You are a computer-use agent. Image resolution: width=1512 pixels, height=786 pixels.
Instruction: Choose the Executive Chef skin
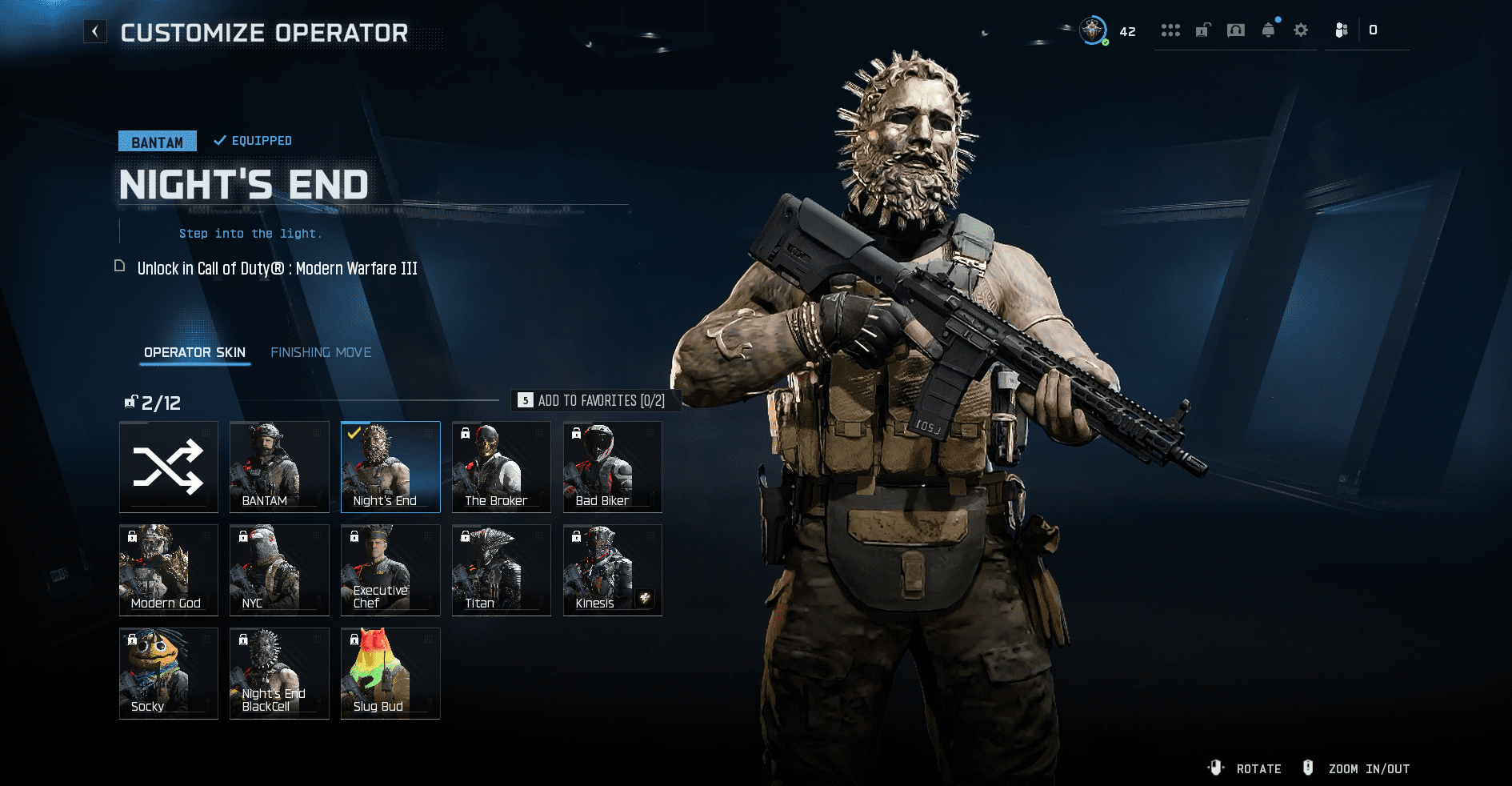click(x=390, y=570)
